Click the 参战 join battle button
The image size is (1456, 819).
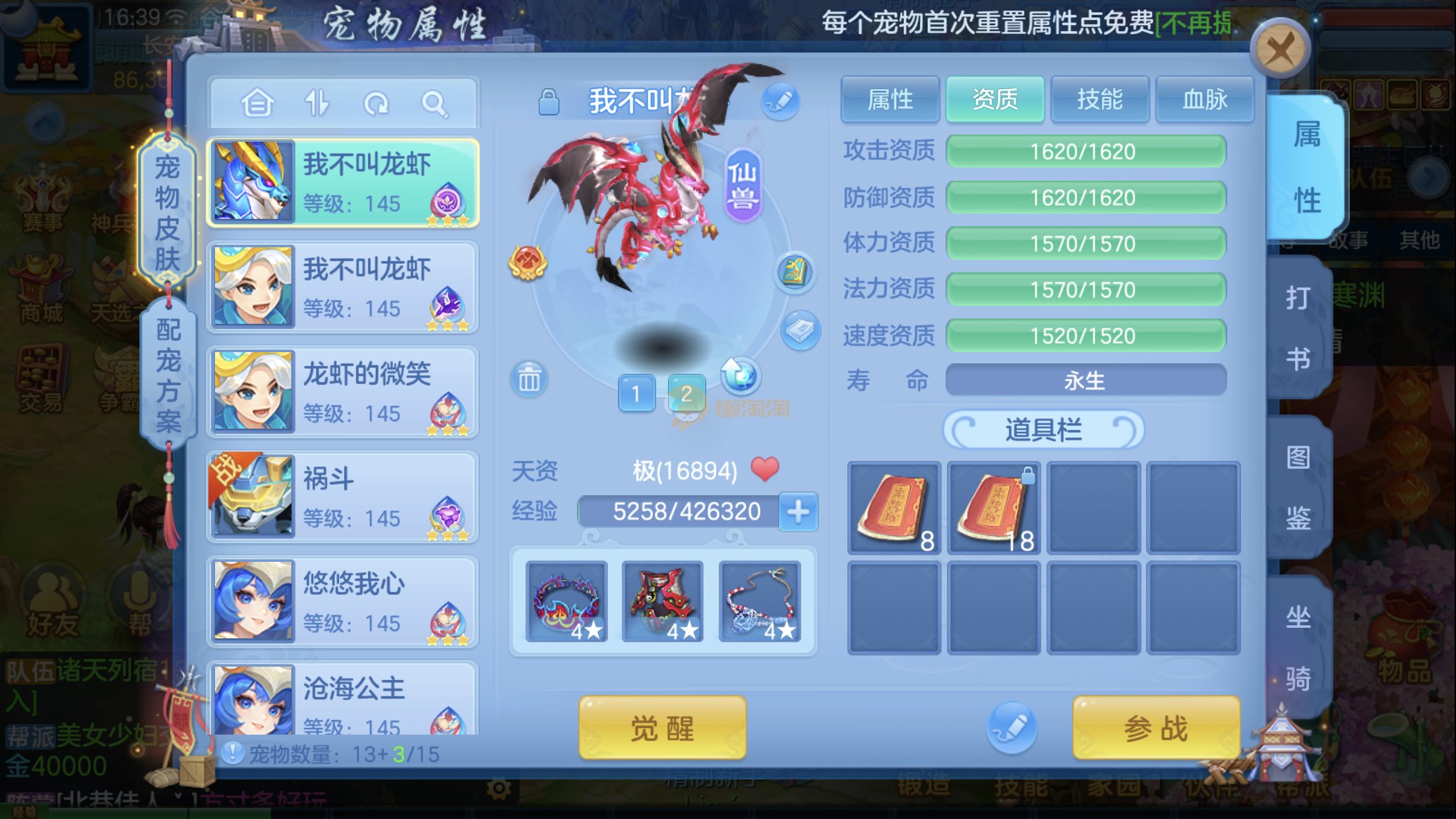(x=1155, y=729)
